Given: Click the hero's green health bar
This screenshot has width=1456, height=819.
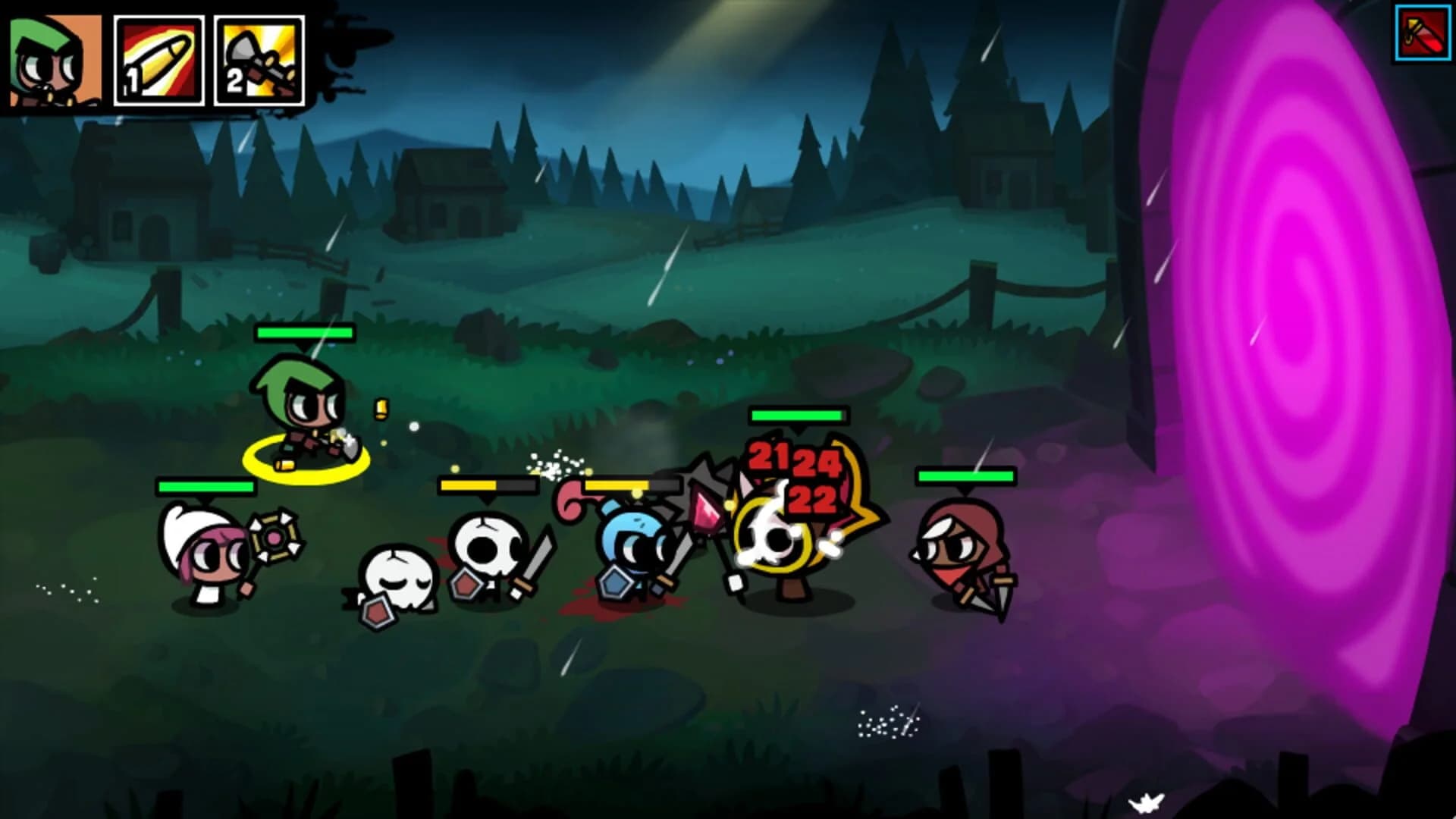Looking at the screenshot, I should coord(305,333).
